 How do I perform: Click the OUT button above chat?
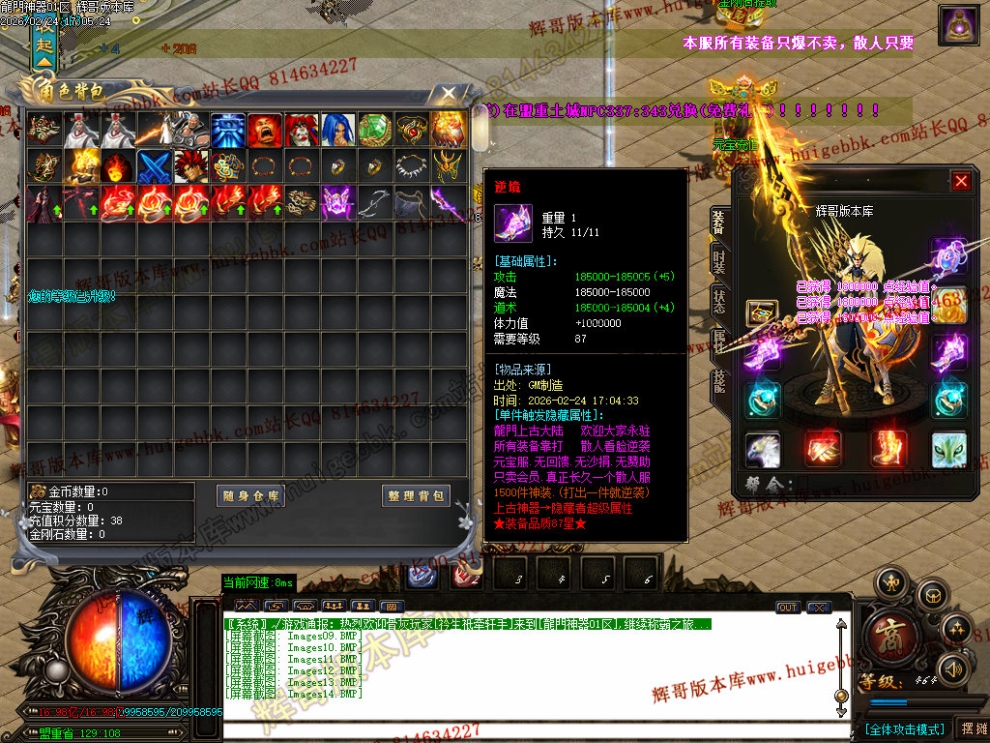pos(787,607)
